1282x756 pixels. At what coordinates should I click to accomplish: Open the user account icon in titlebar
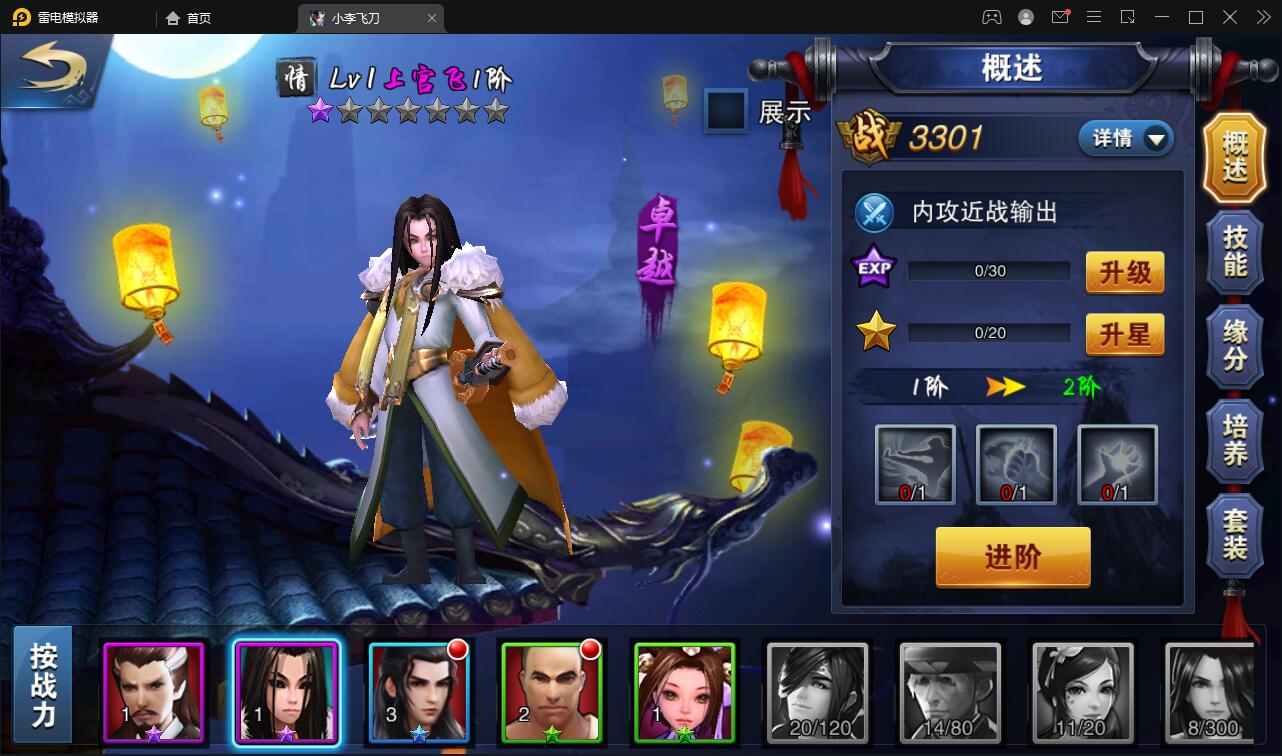pos(1026,17)
